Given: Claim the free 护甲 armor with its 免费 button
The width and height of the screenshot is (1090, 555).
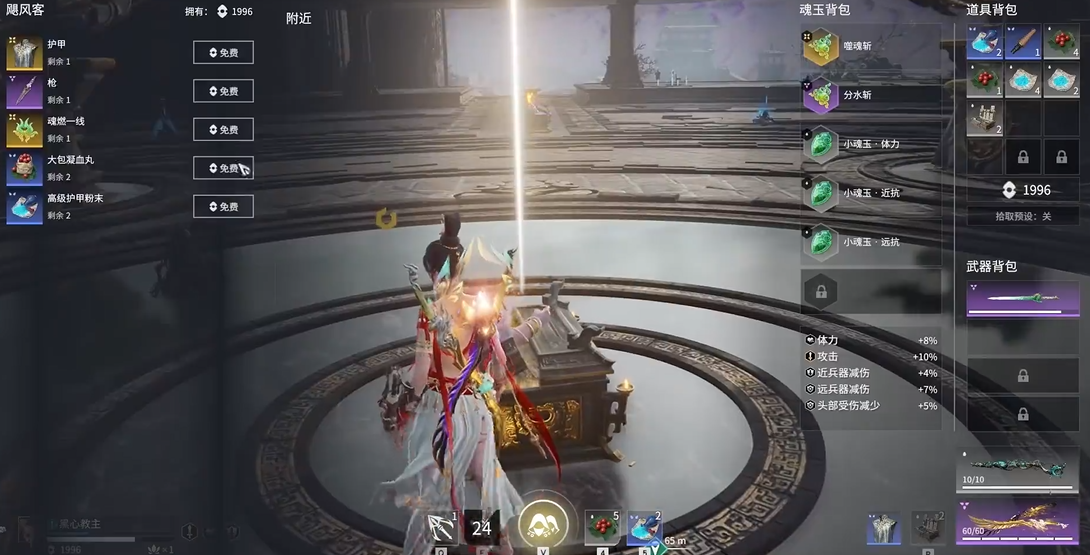Looking at the screenshot, I should click(223, 53).
